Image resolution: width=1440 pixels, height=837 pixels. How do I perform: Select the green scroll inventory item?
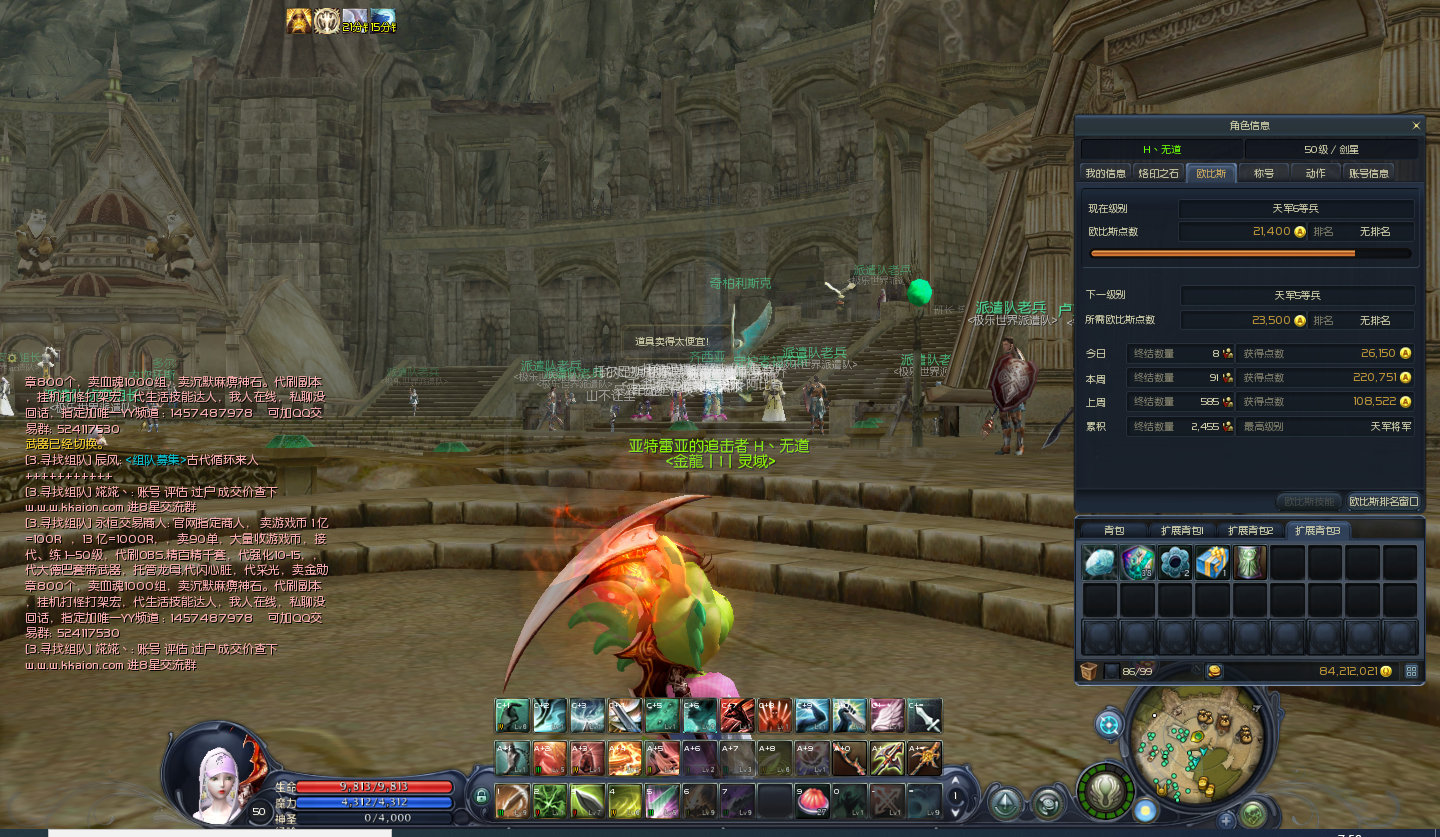[1250, 563]
